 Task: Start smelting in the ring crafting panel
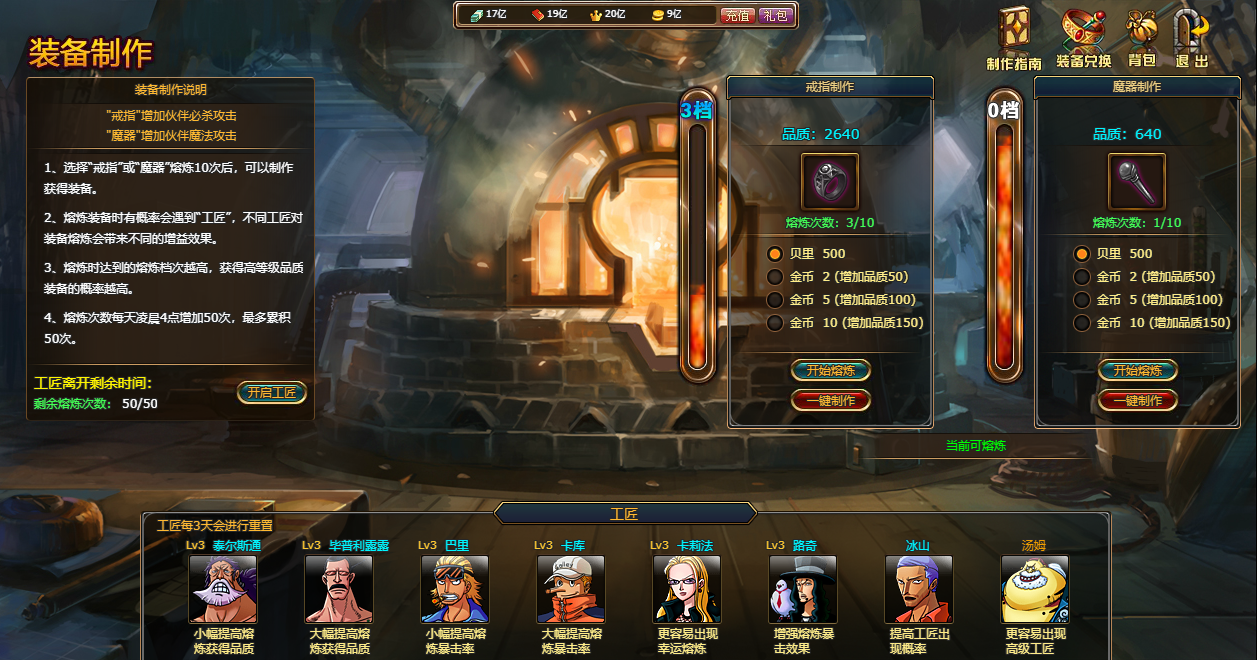pos(831,370)
